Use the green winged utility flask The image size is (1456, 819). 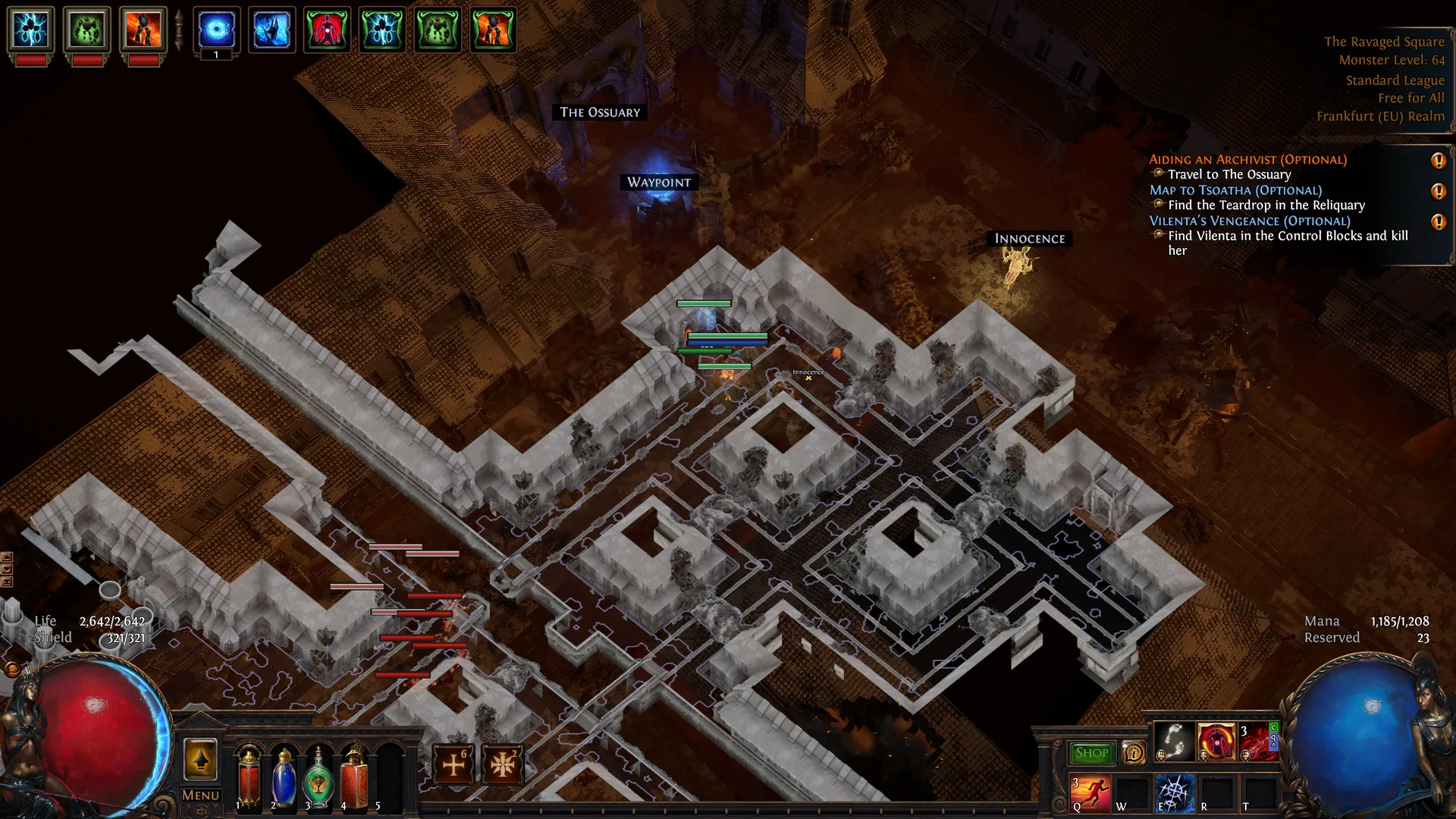pyautogui.click(x=318, y=778)
